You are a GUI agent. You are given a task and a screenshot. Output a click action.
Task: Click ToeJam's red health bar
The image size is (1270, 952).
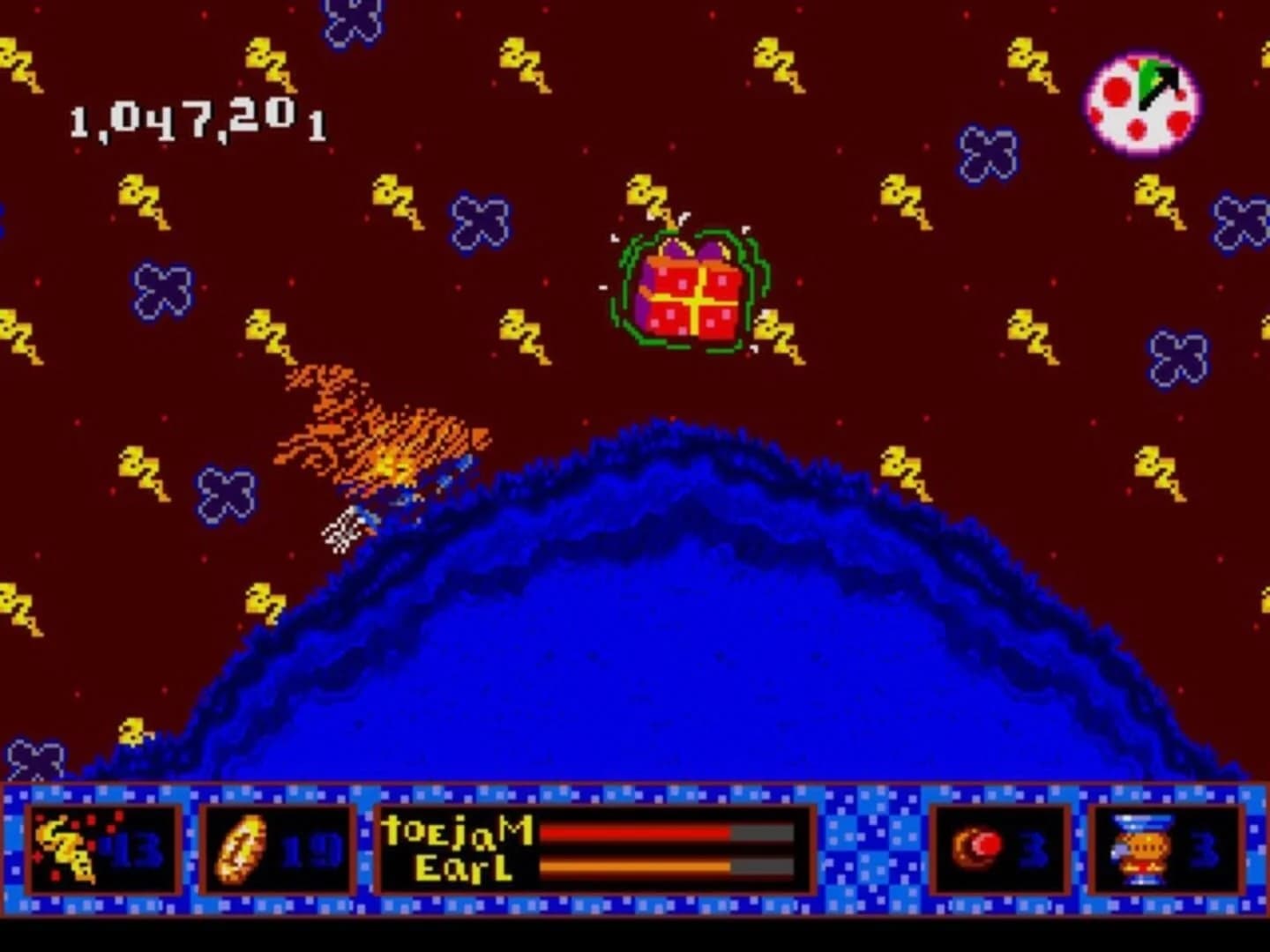pyautogui.click(x=635, y=833)
